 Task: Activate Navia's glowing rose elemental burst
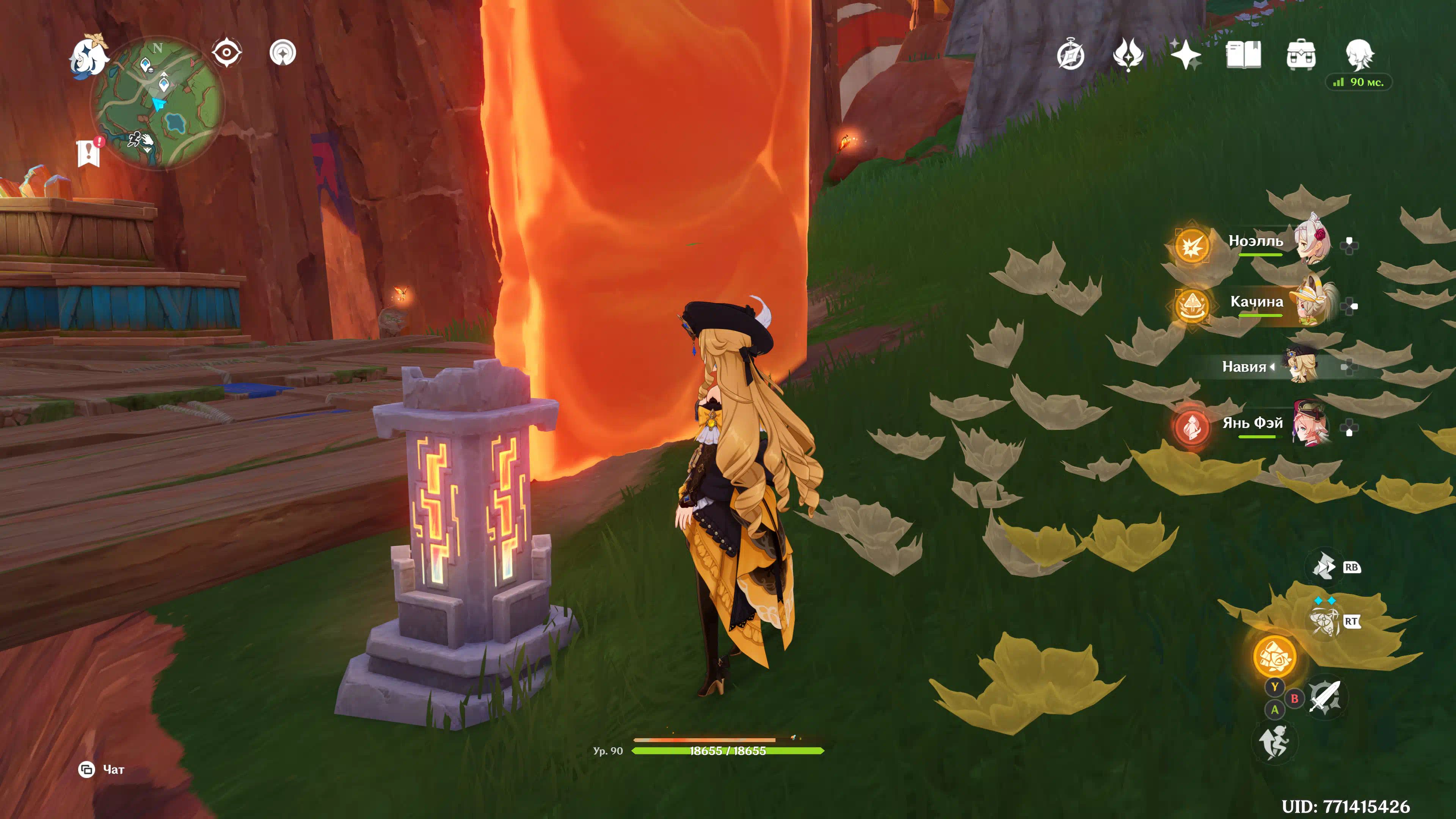1274,656
